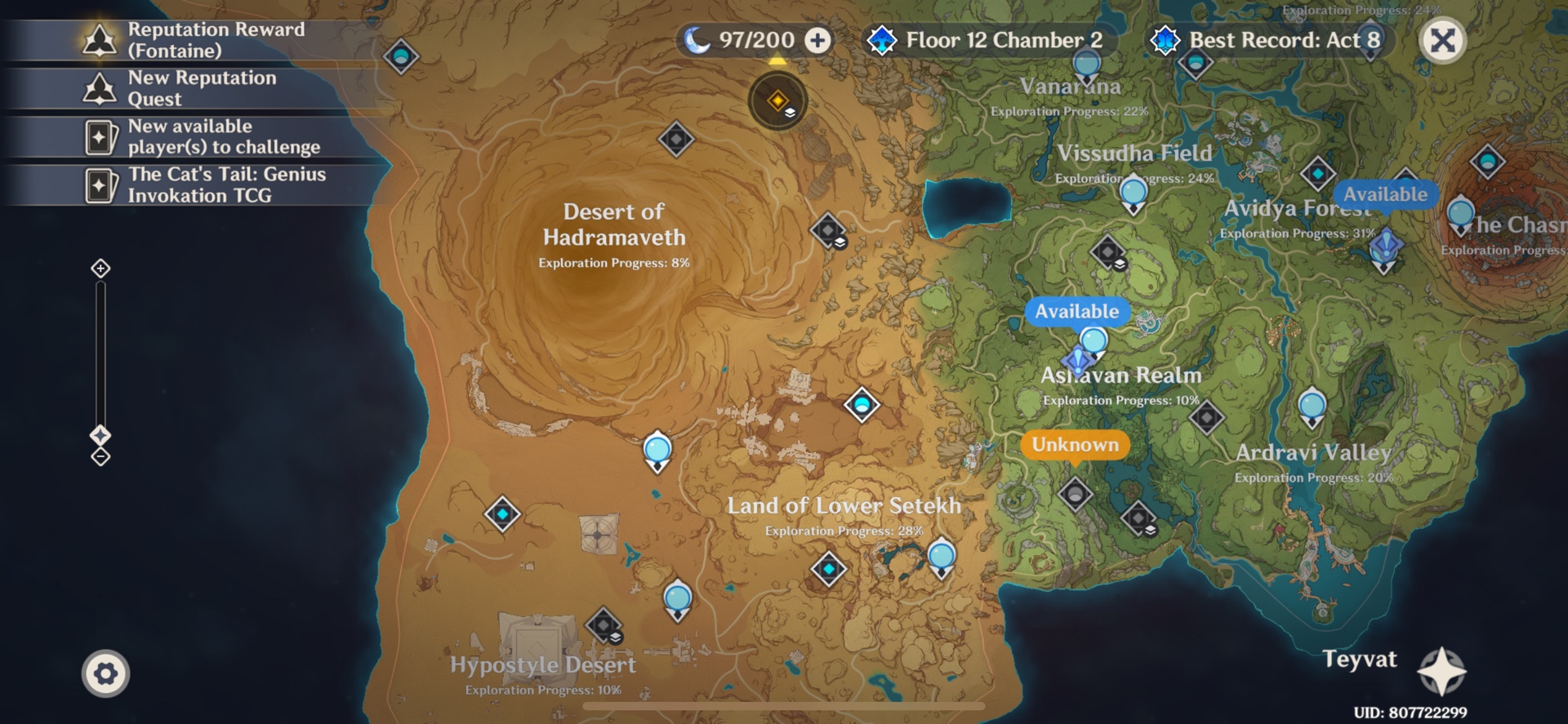Click the highlighted waypoint at Desert of Hadramaveth

coord(777,100)
